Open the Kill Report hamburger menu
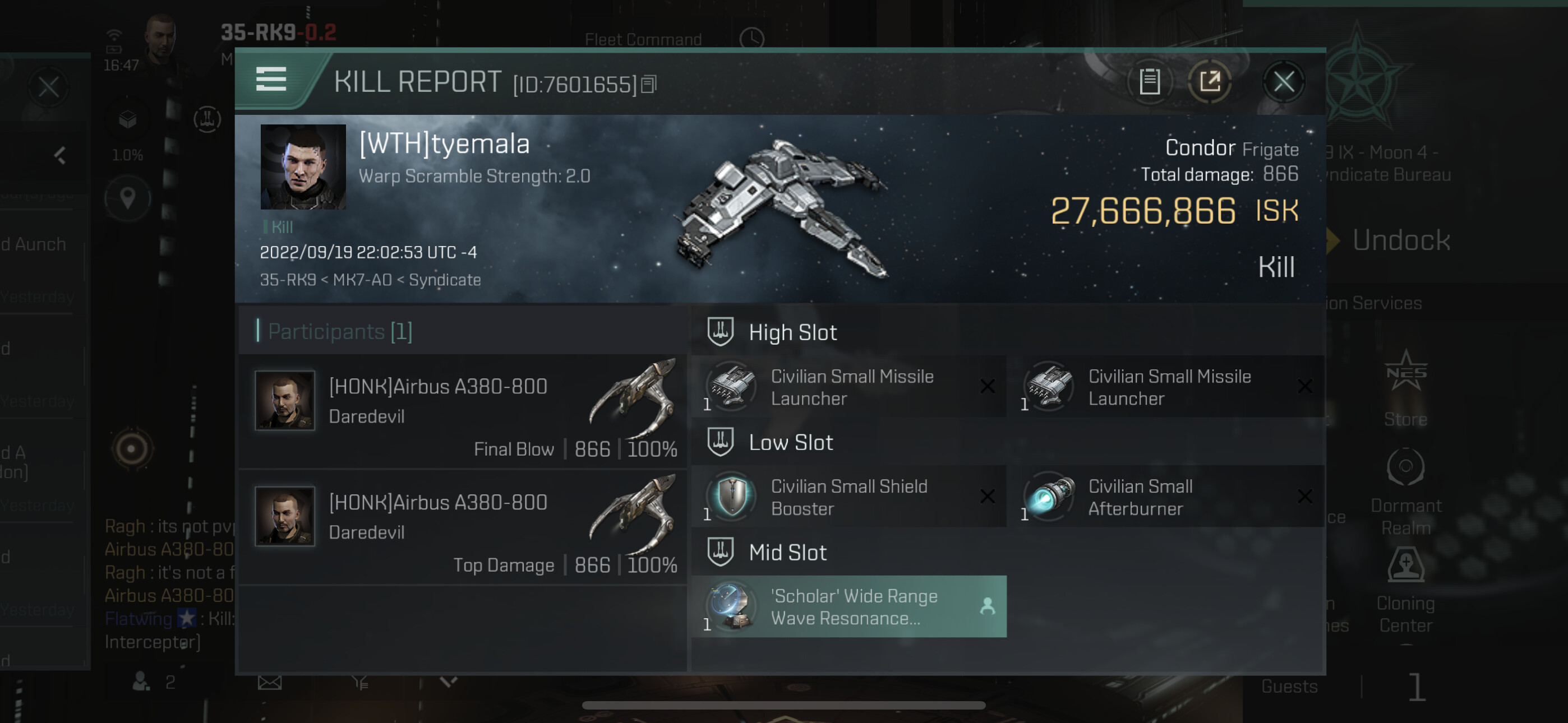1568x723 pixels. 271,80
